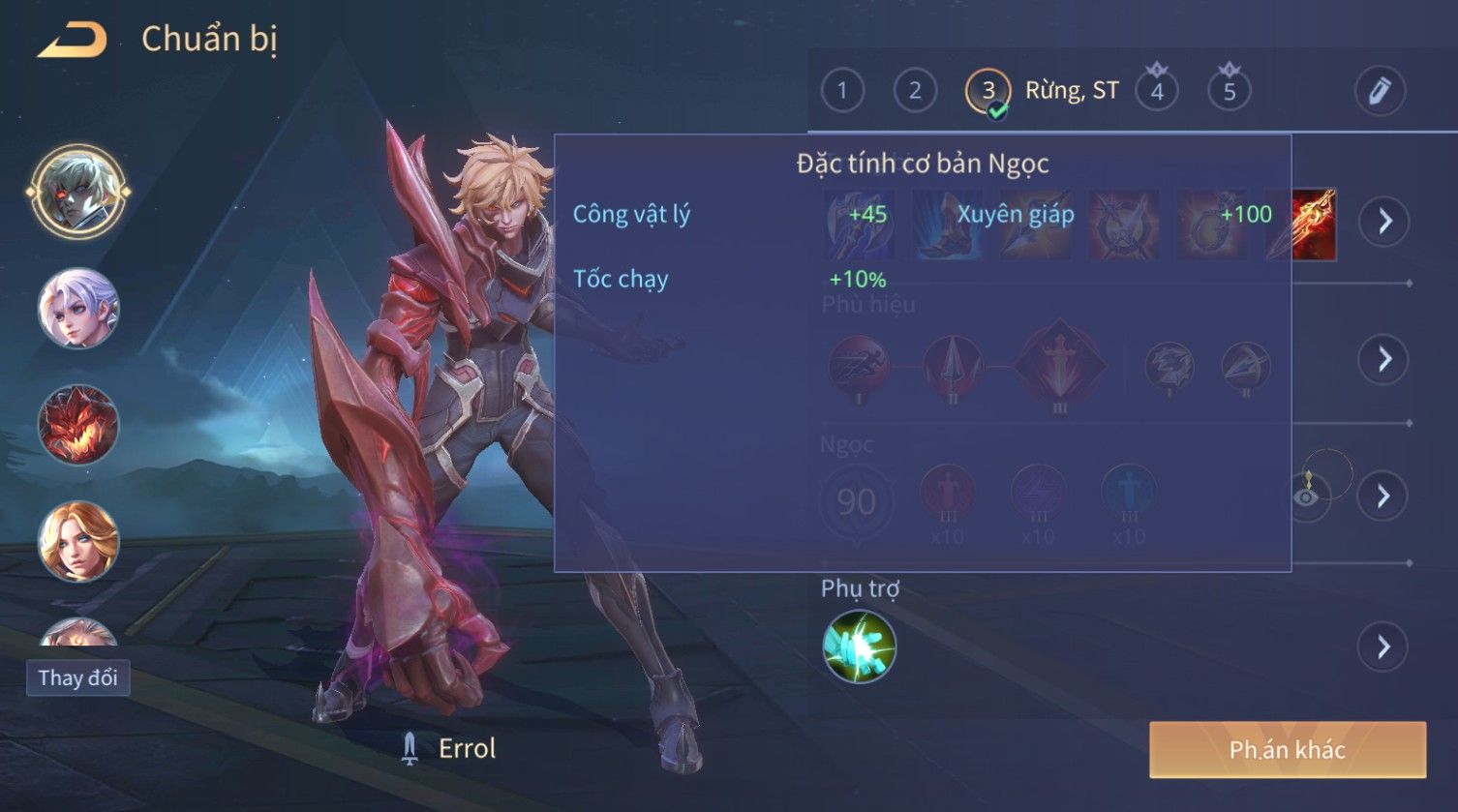Open the equipment build arrow
This screenshot has height=812, width=1458.
1384,222
